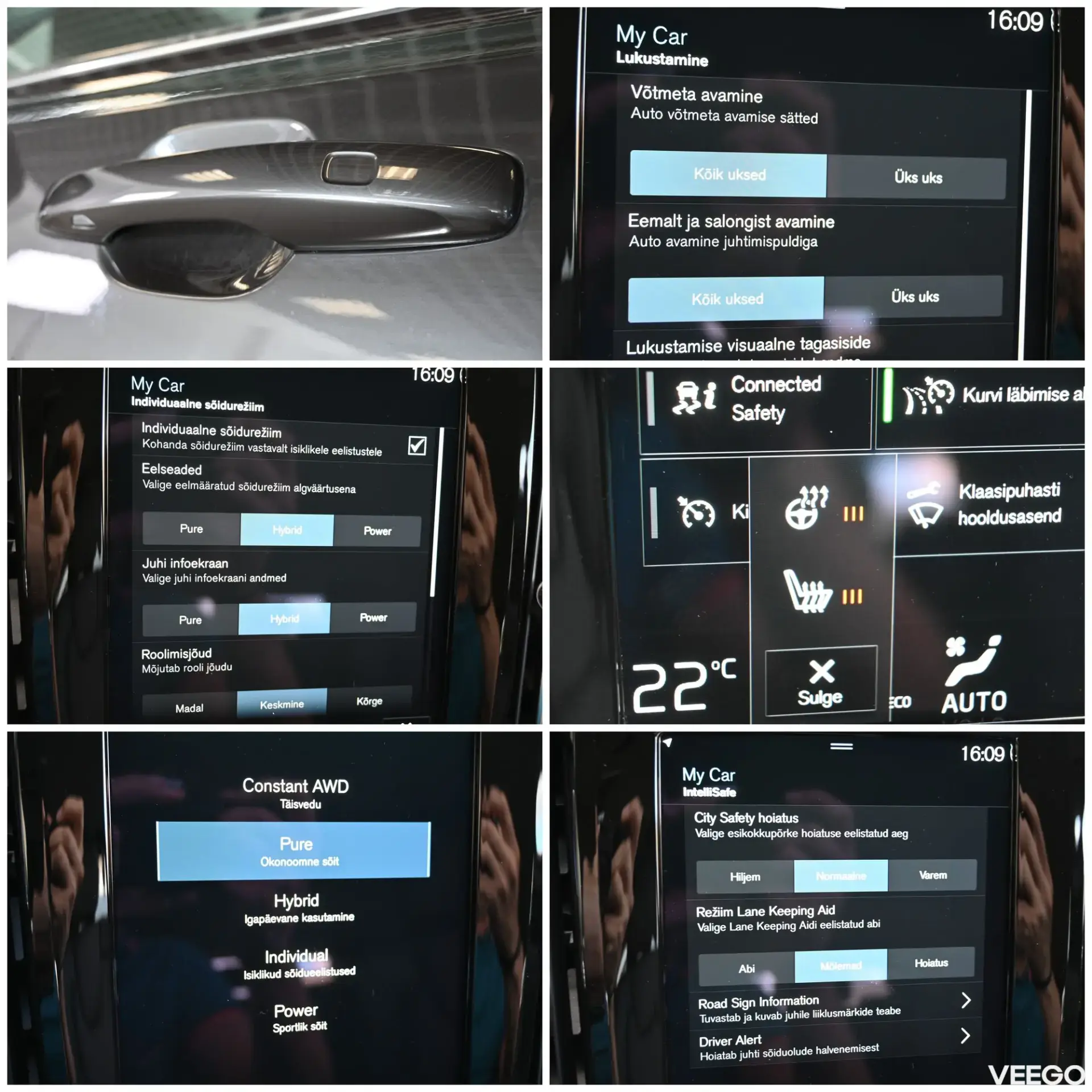Toggle the Individuaalne sõidurežiim checkbox
The image size is (1092, 1092).
(417, 445)
